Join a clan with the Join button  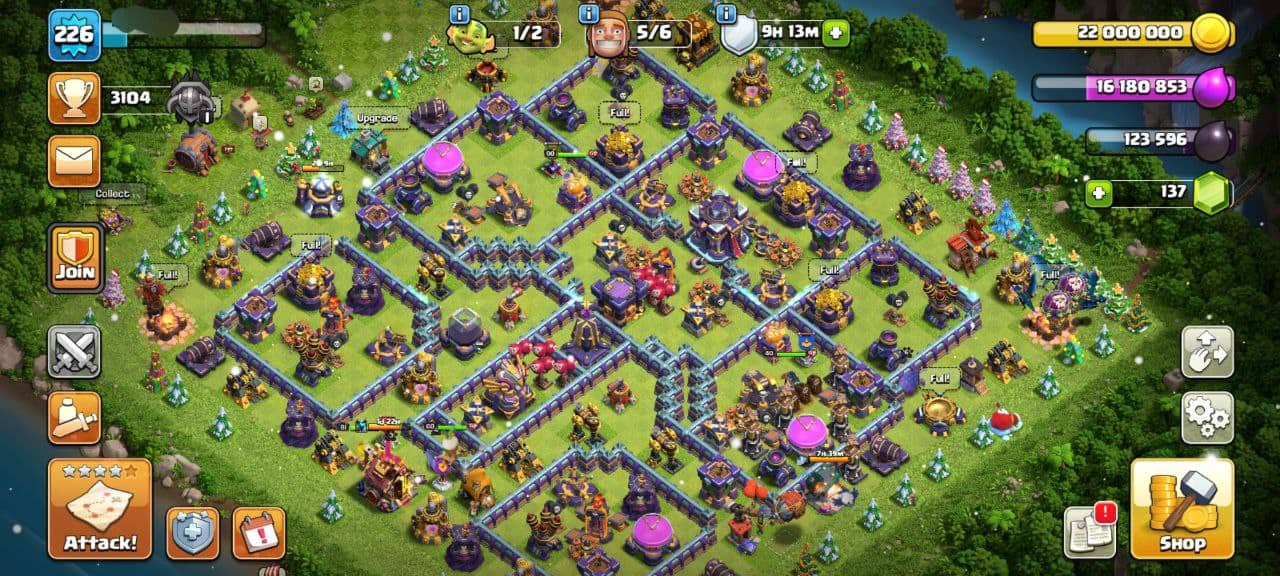pyautogui.click(x=75, y=257)
